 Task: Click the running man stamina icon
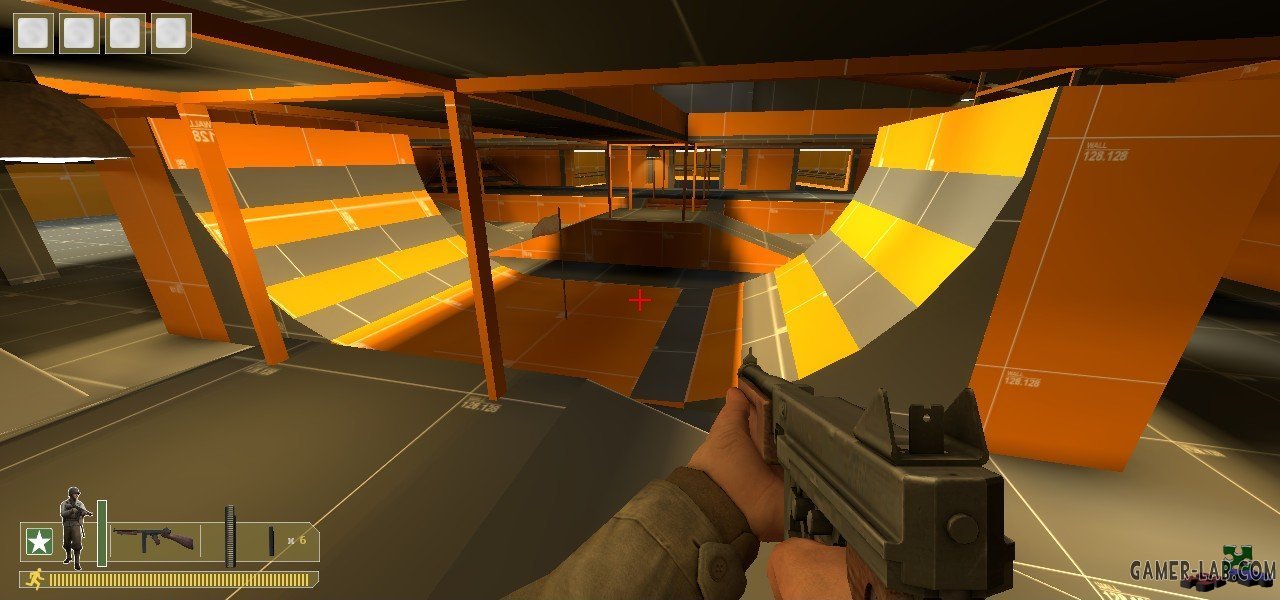tap(35, 579)
